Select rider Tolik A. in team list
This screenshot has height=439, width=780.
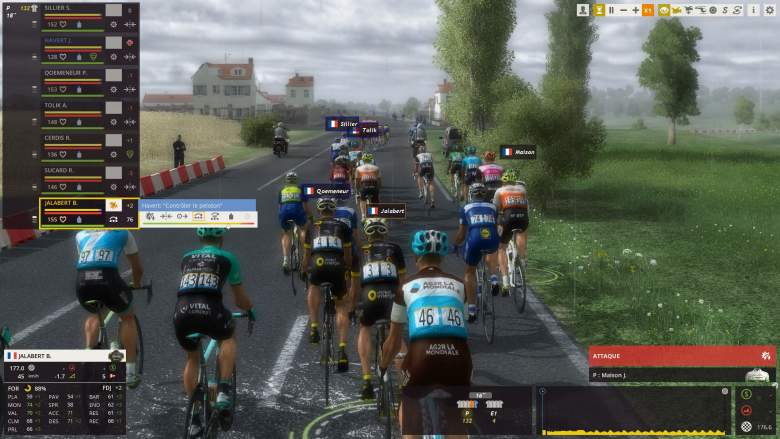tap(70, 105)
